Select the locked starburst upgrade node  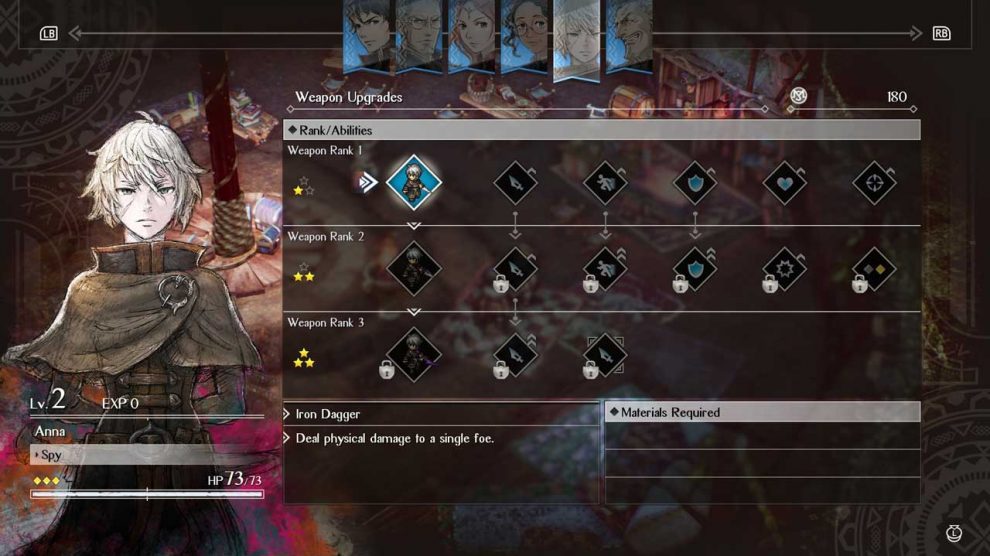coord(785,269)
